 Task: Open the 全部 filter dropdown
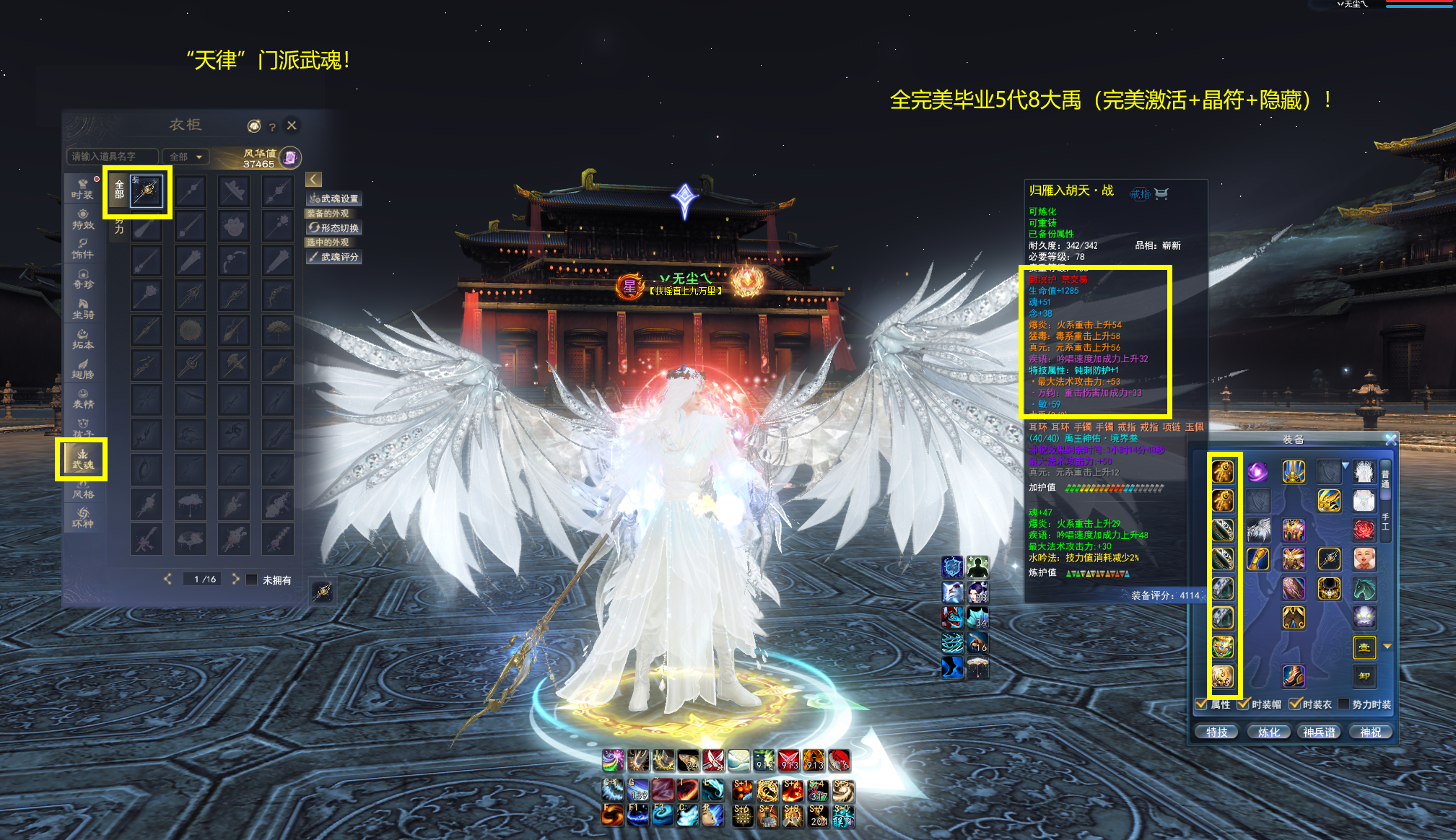click(x=186, y=157)
